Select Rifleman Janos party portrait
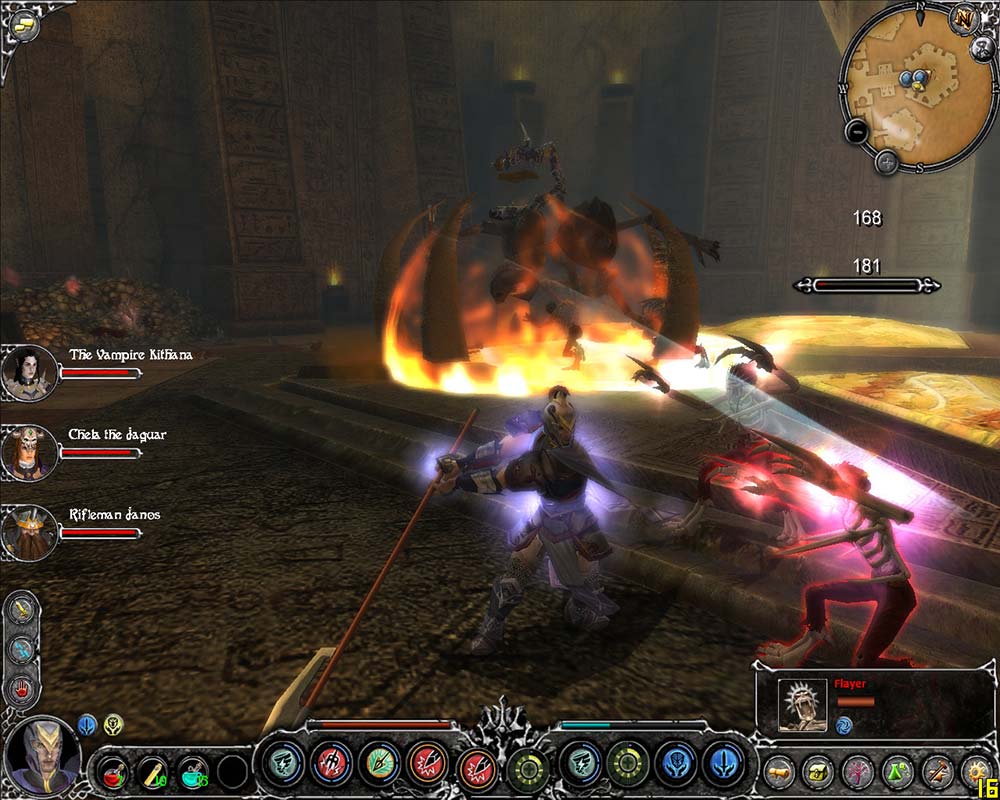Screen dimensions: 1000x800 29,531
